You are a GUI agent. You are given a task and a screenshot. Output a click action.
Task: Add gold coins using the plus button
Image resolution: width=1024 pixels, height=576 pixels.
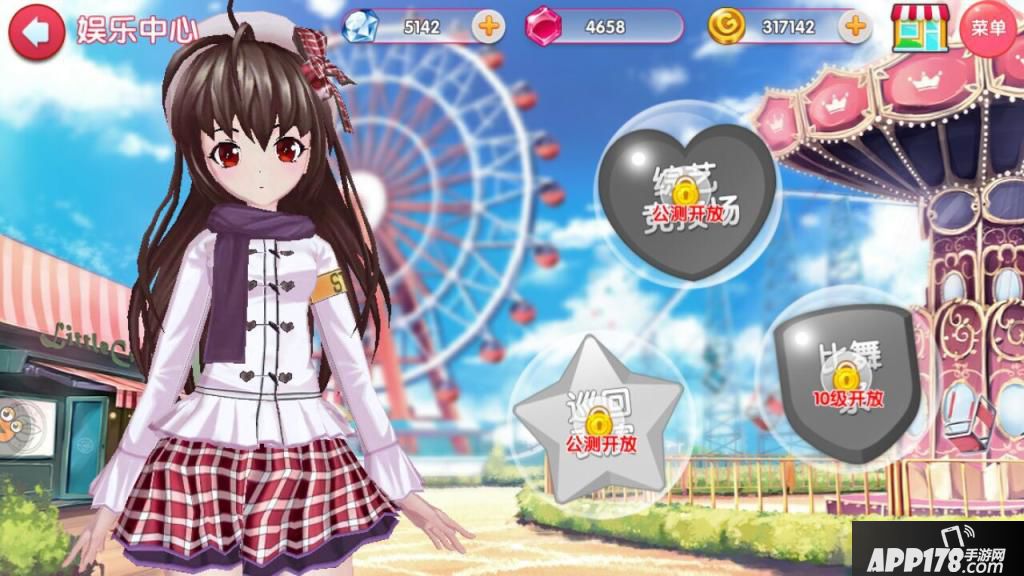[x=853, y=26]
